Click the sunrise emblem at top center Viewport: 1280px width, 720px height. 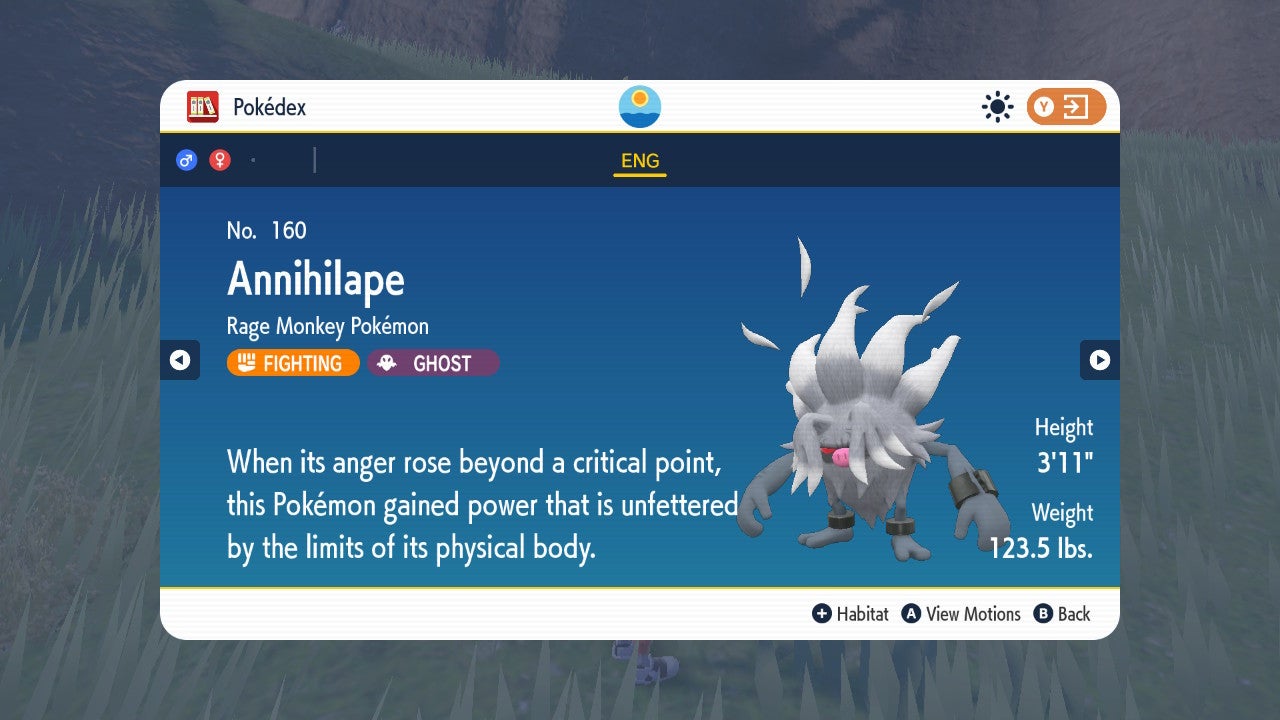point(640,107)
